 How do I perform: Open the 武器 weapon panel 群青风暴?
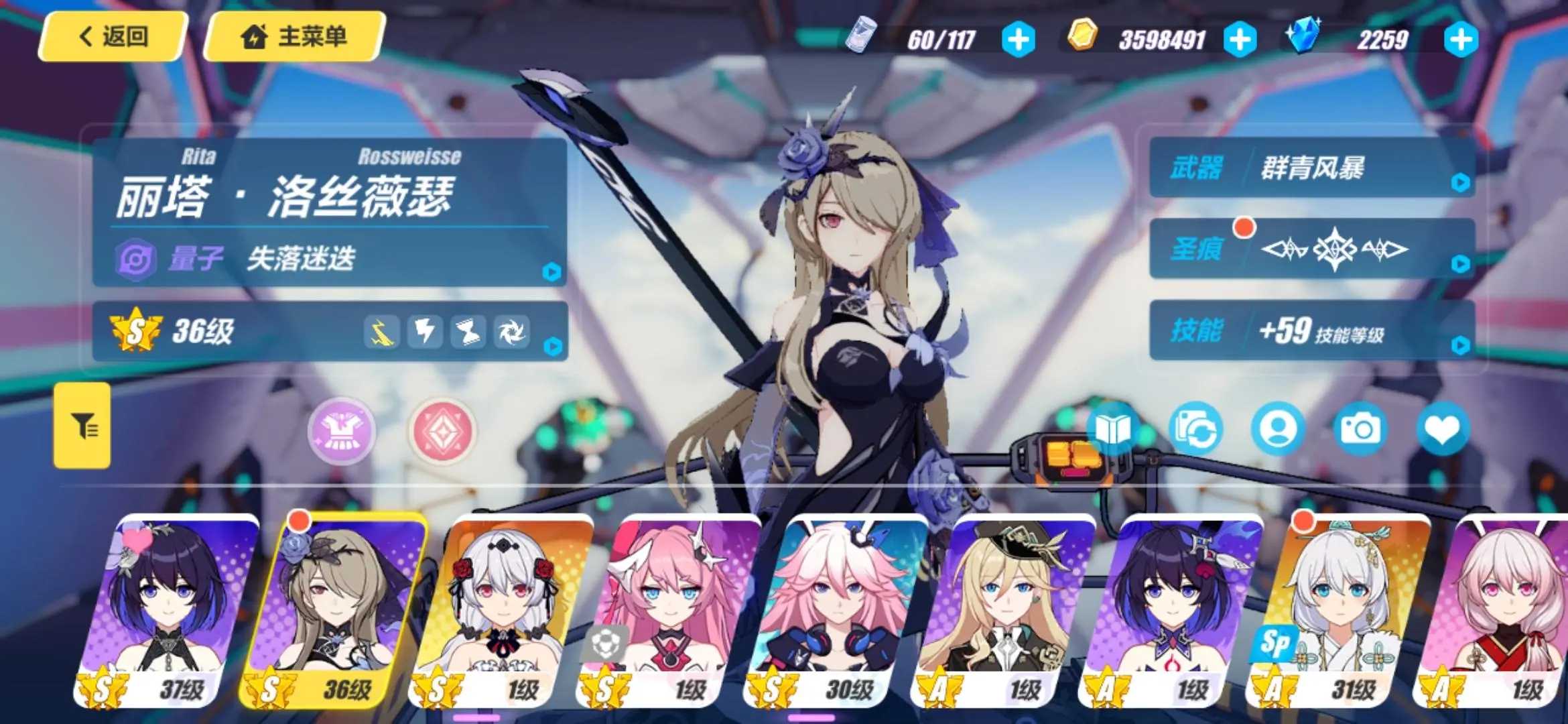(1311, 168)
